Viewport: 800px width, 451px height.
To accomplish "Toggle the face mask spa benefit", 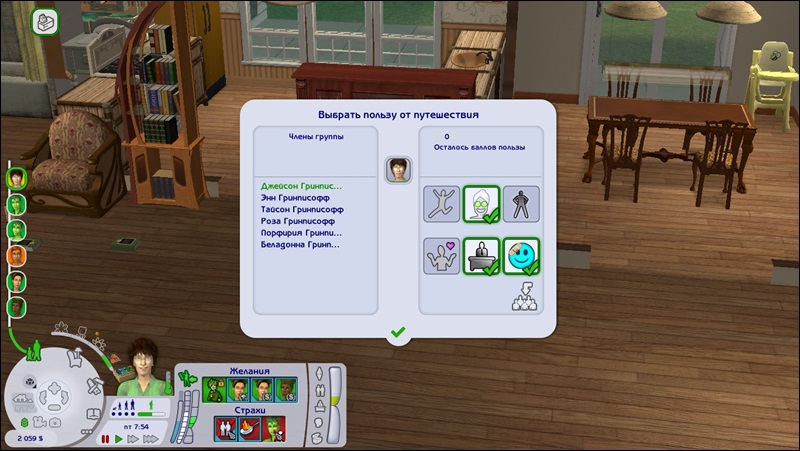I will (481, 203).
